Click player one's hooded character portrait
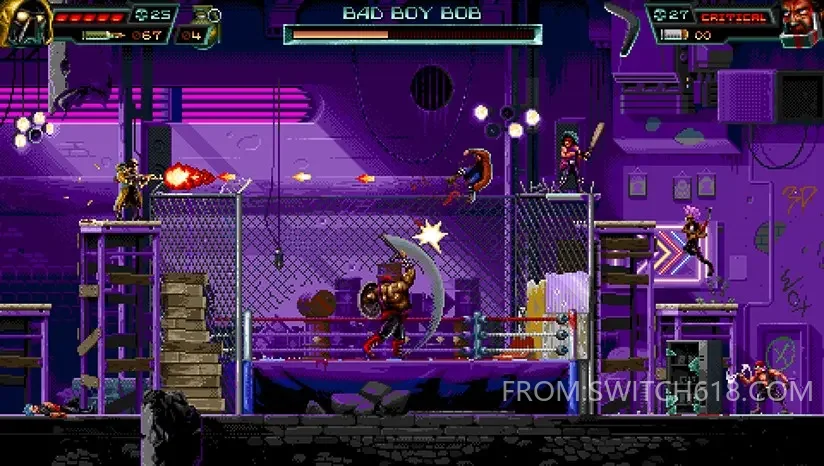 point(25,21)
